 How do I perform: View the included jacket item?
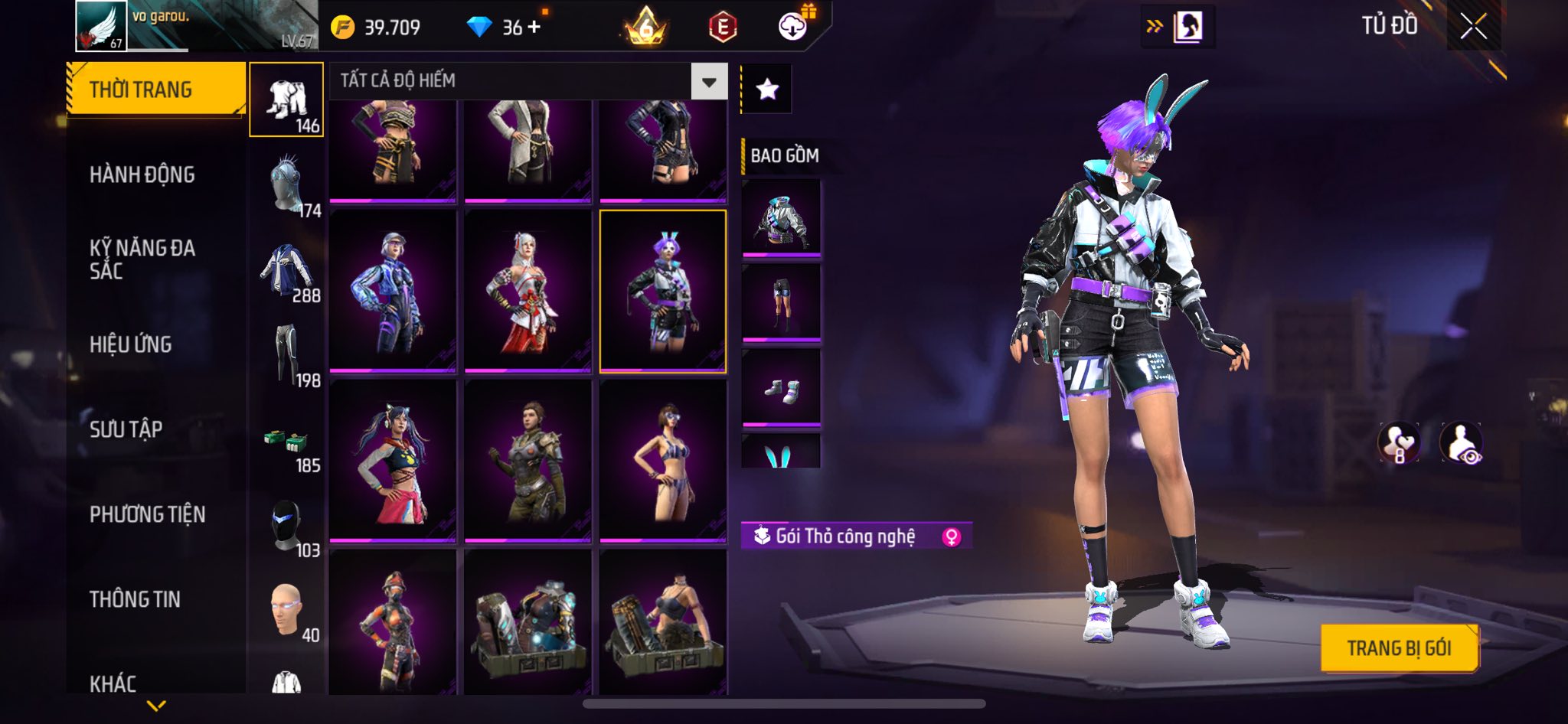(x=781, y=218)
